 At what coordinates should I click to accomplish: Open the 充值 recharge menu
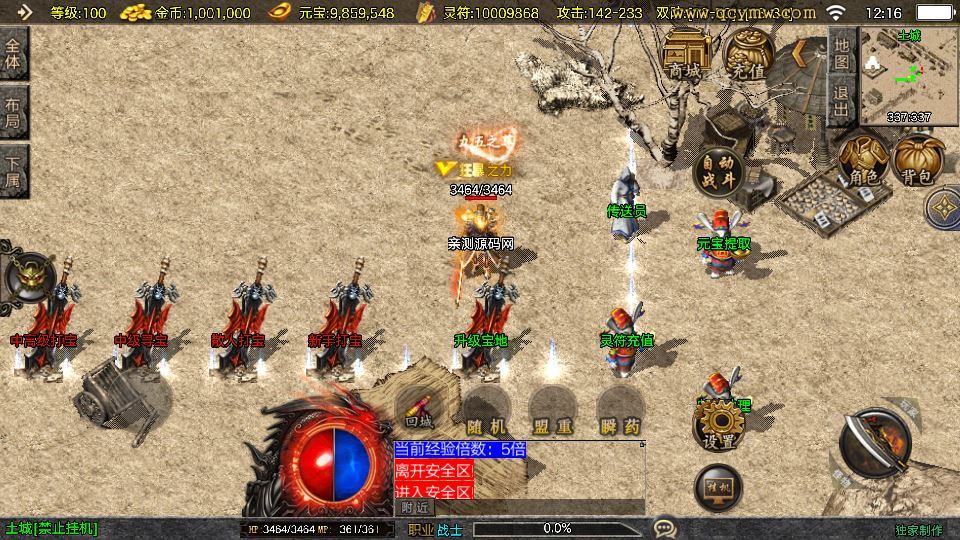click(x=748, y=53)
